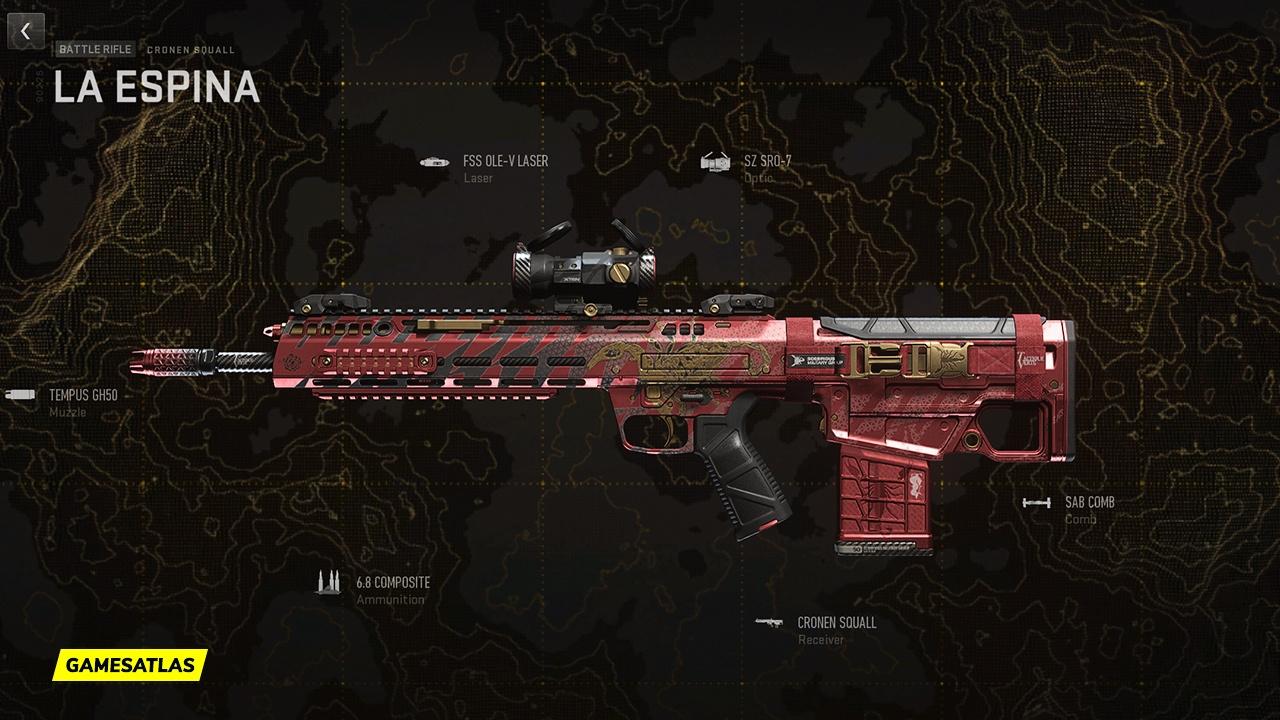Go back using the arrow button
Image resolution: width=1280 pixels, height=720 pixels.
(26, 31)
